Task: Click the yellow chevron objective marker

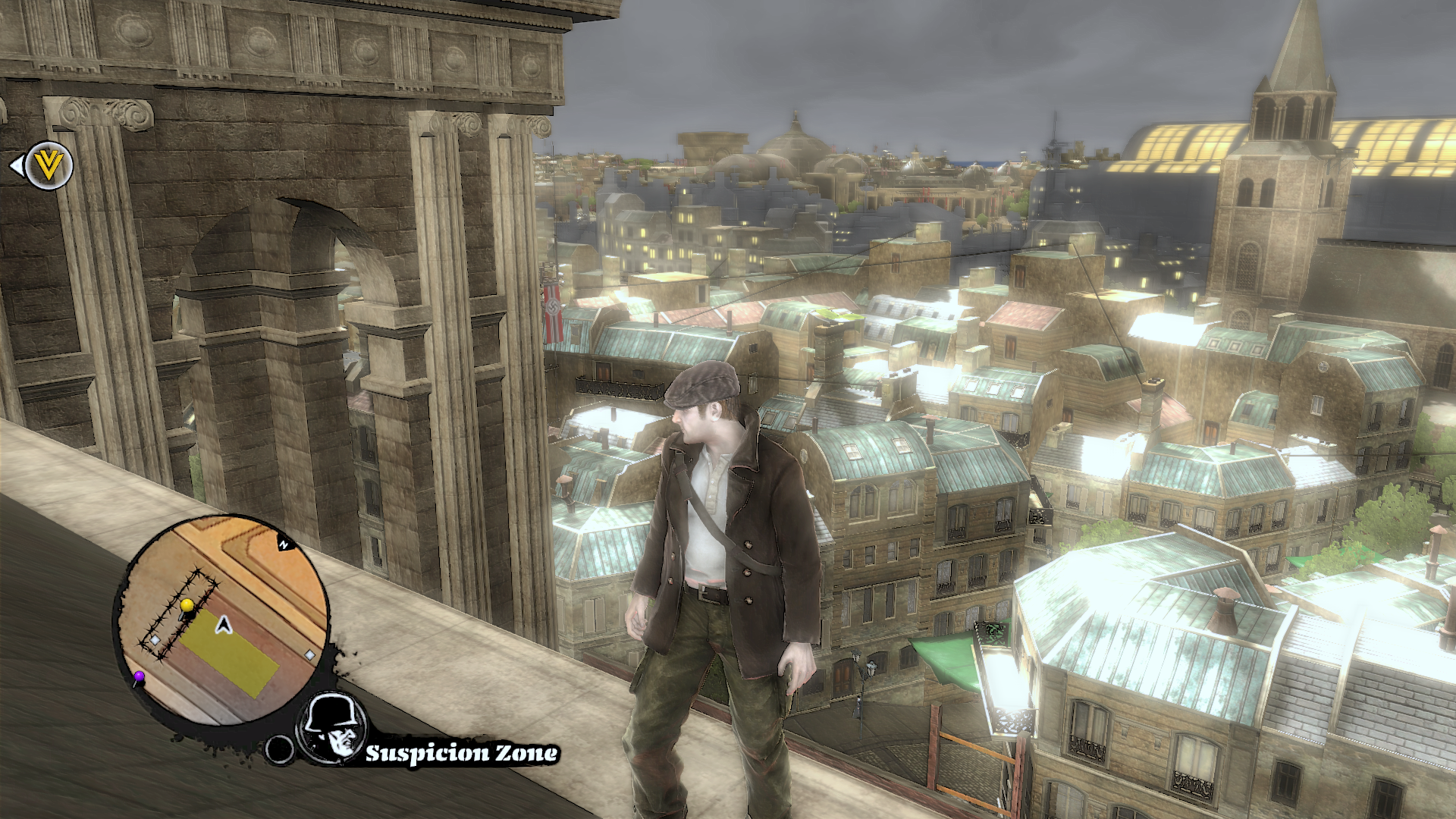Action: click(49, 165)
